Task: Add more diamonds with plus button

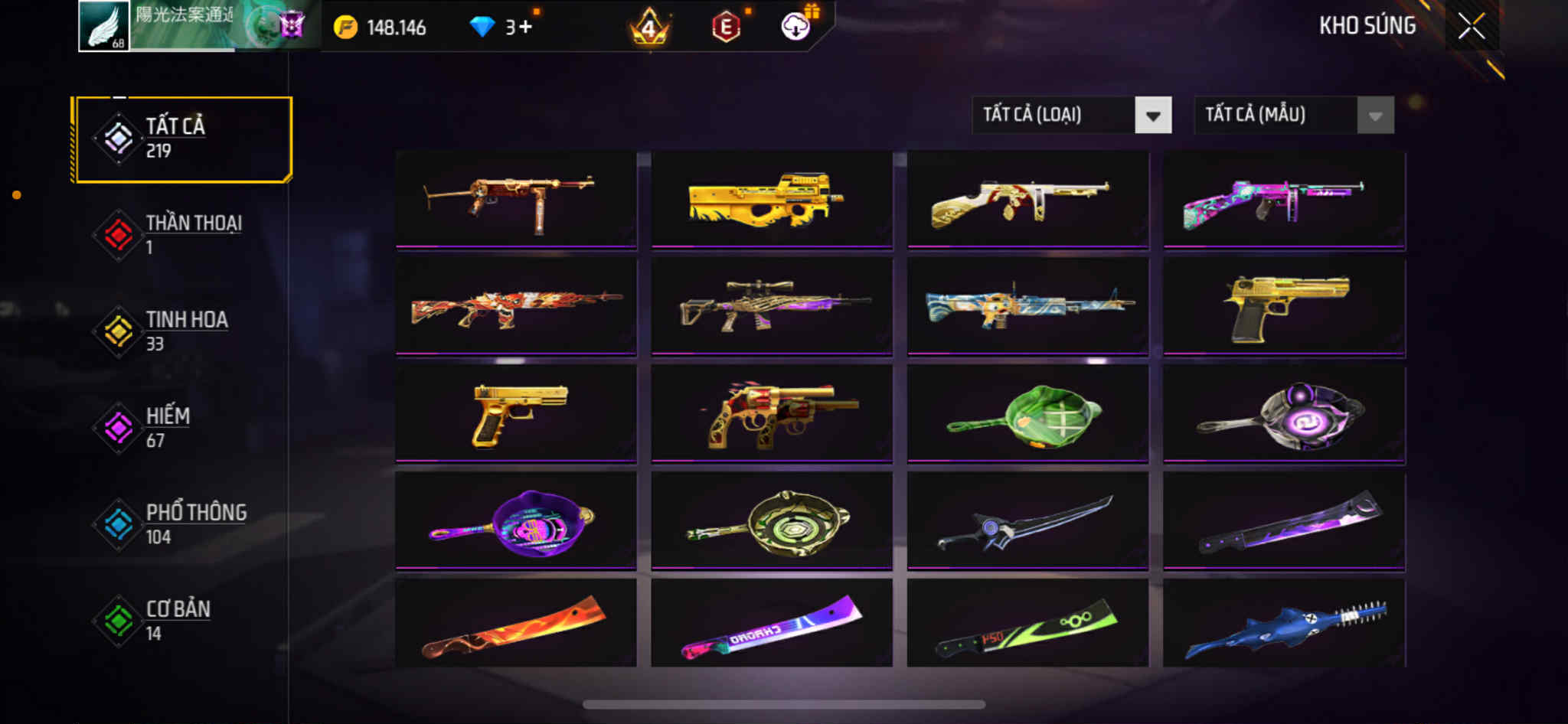Action: [524, 28]
